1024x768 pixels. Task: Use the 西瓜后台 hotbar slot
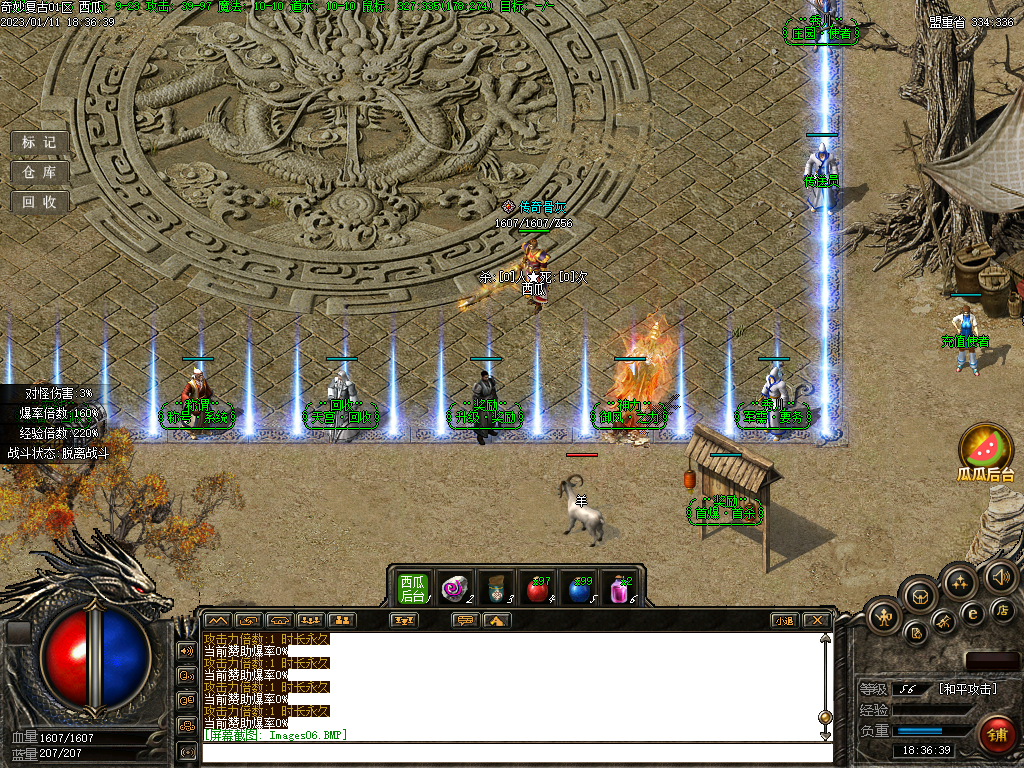tap(413, 588)
